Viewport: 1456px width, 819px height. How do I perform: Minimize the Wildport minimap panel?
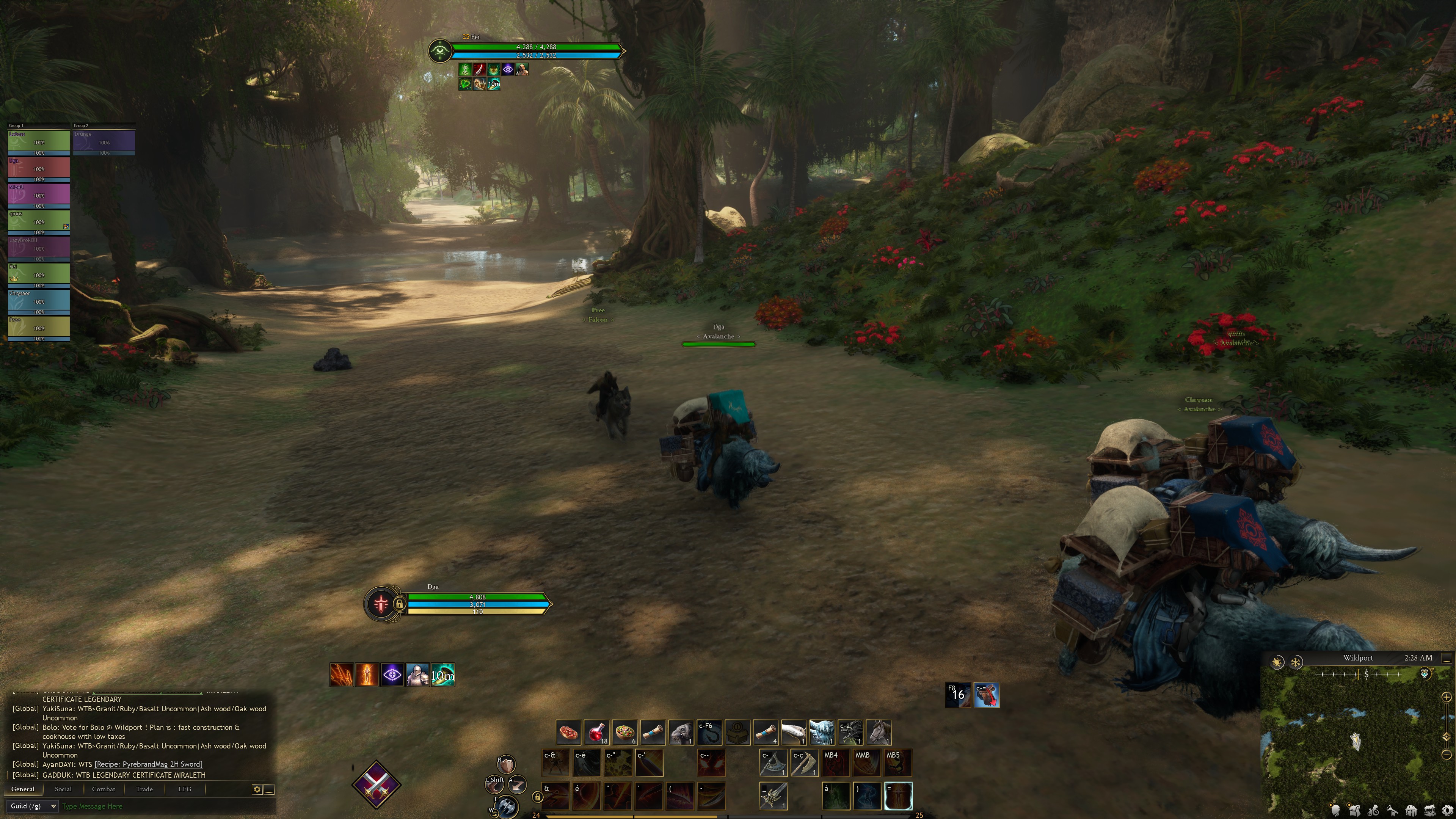click(x=1447, y=659)
